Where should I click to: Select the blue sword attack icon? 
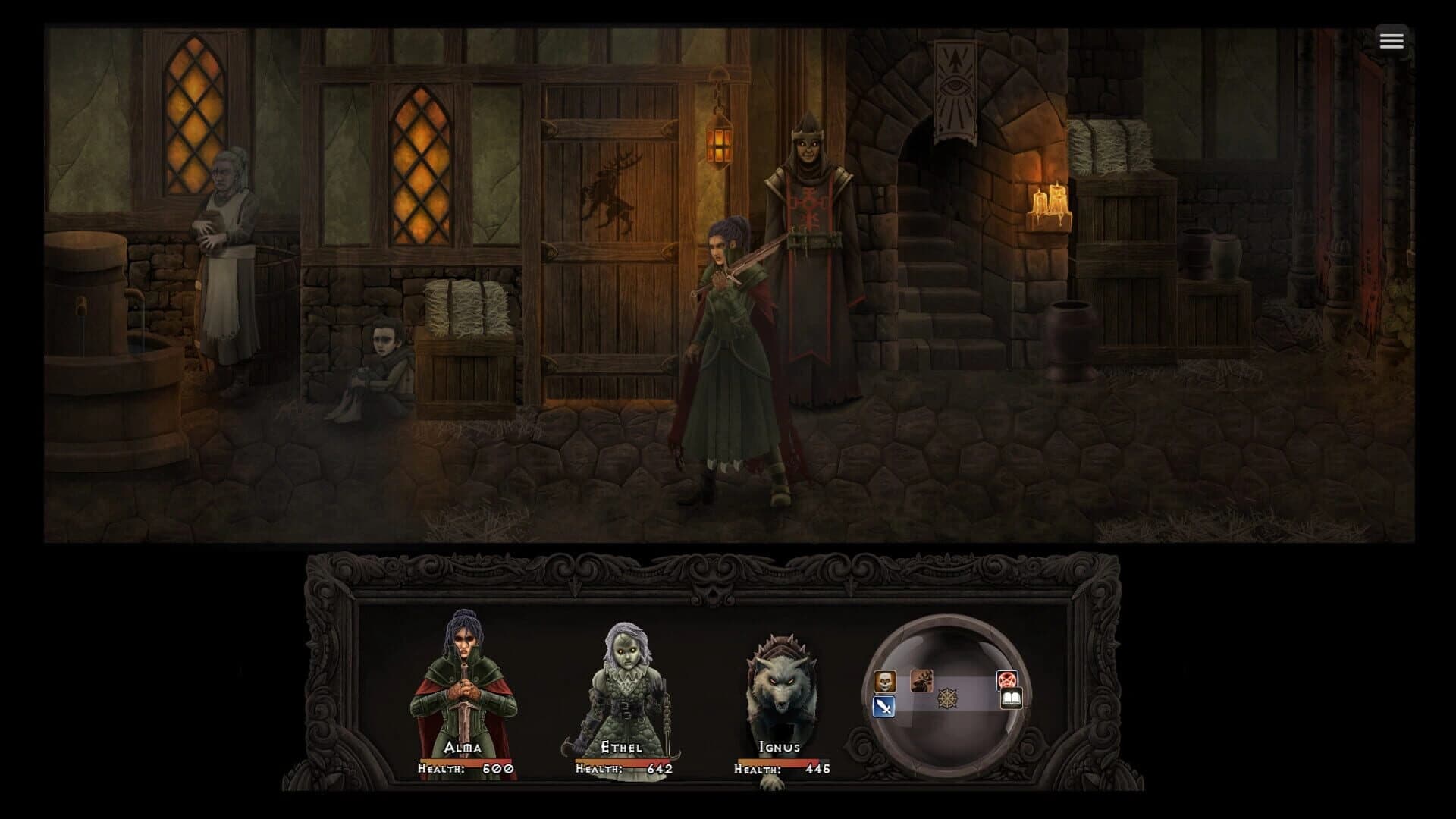click(884, 707)
